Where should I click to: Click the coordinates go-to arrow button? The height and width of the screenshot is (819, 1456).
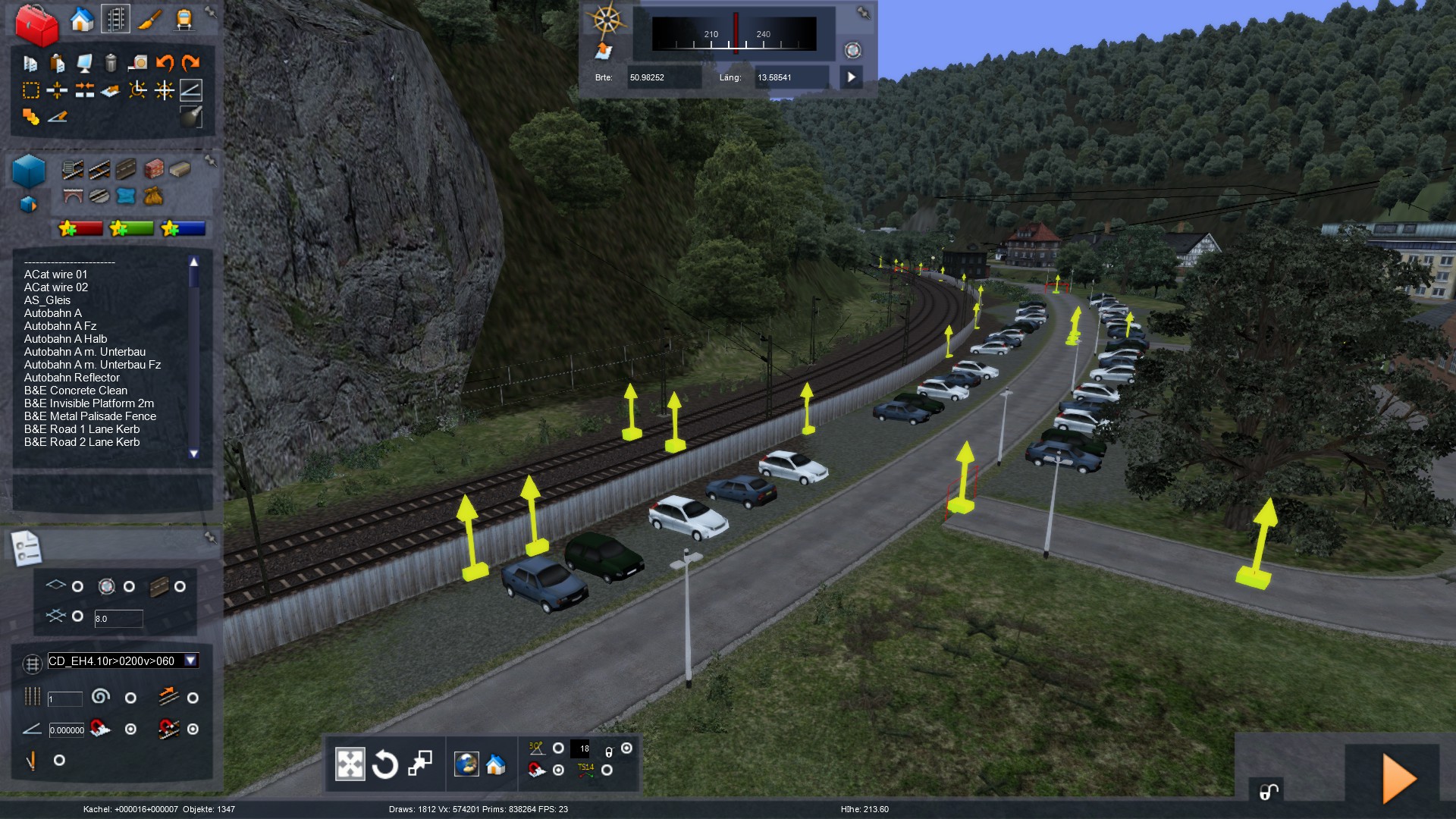tap(851, 77)
